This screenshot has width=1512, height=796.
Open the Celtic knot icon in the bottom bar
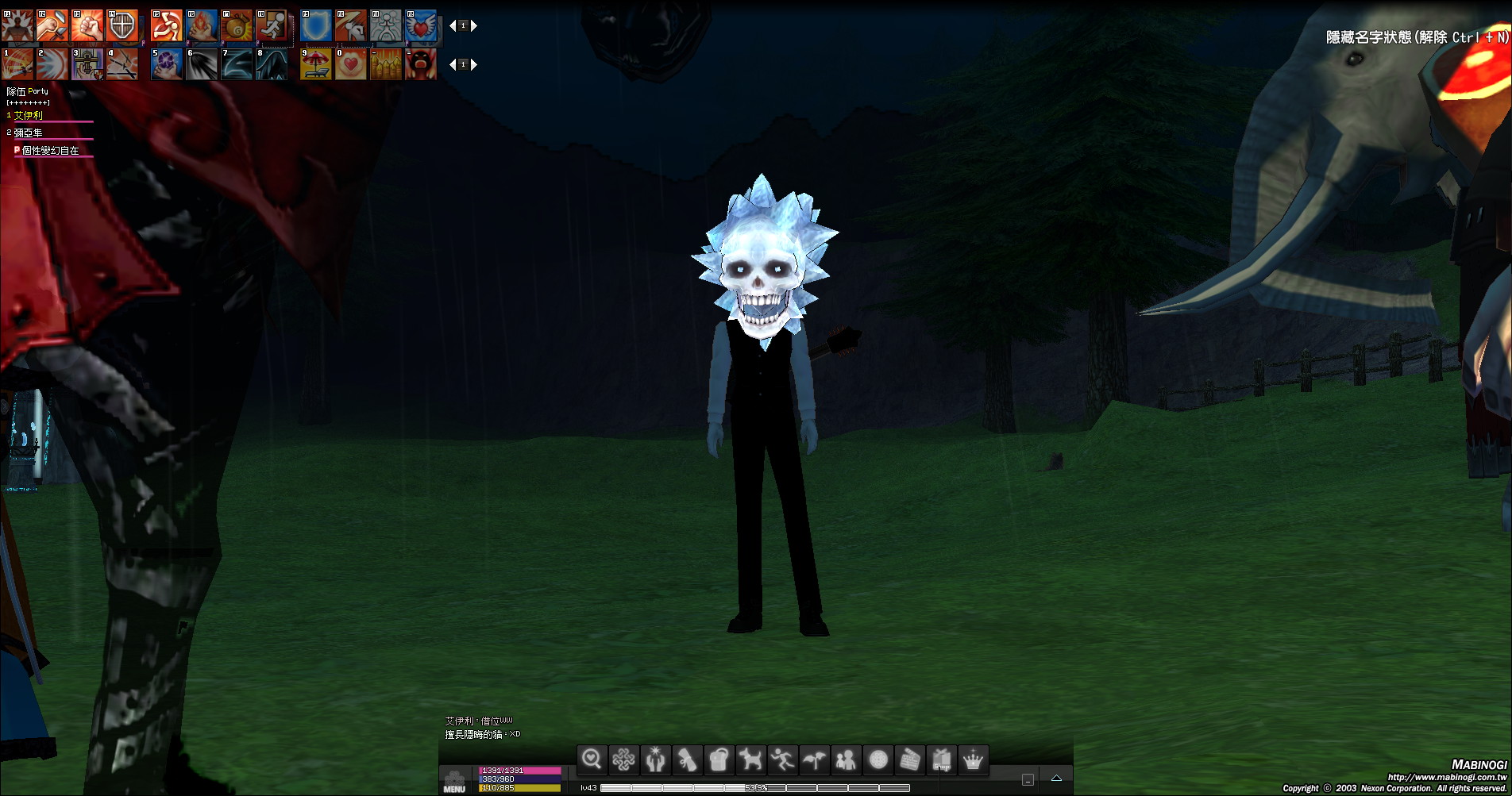623,760
